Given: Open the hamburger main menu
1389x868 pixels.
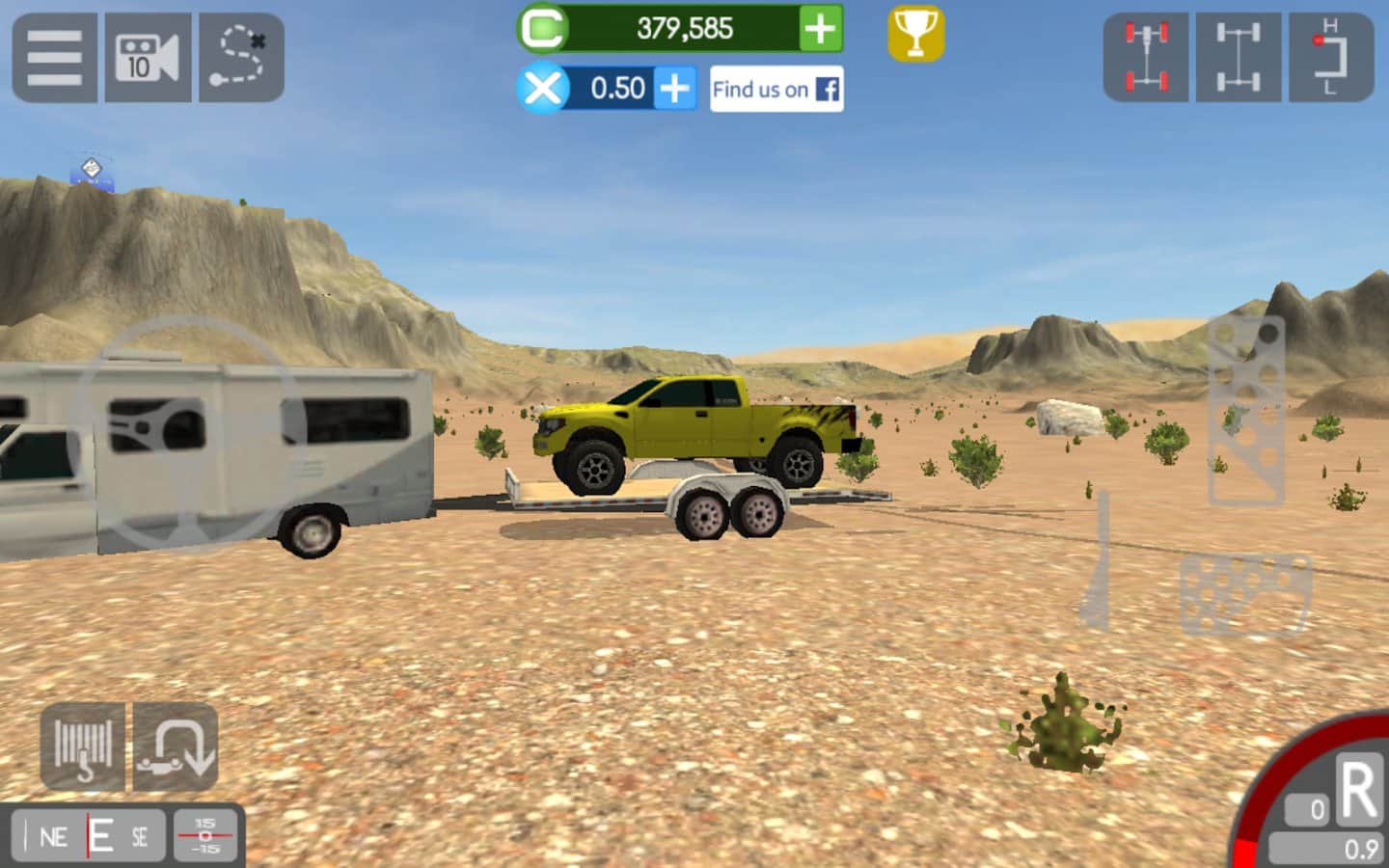Looking at the screenshot, I should pos(54,58).
